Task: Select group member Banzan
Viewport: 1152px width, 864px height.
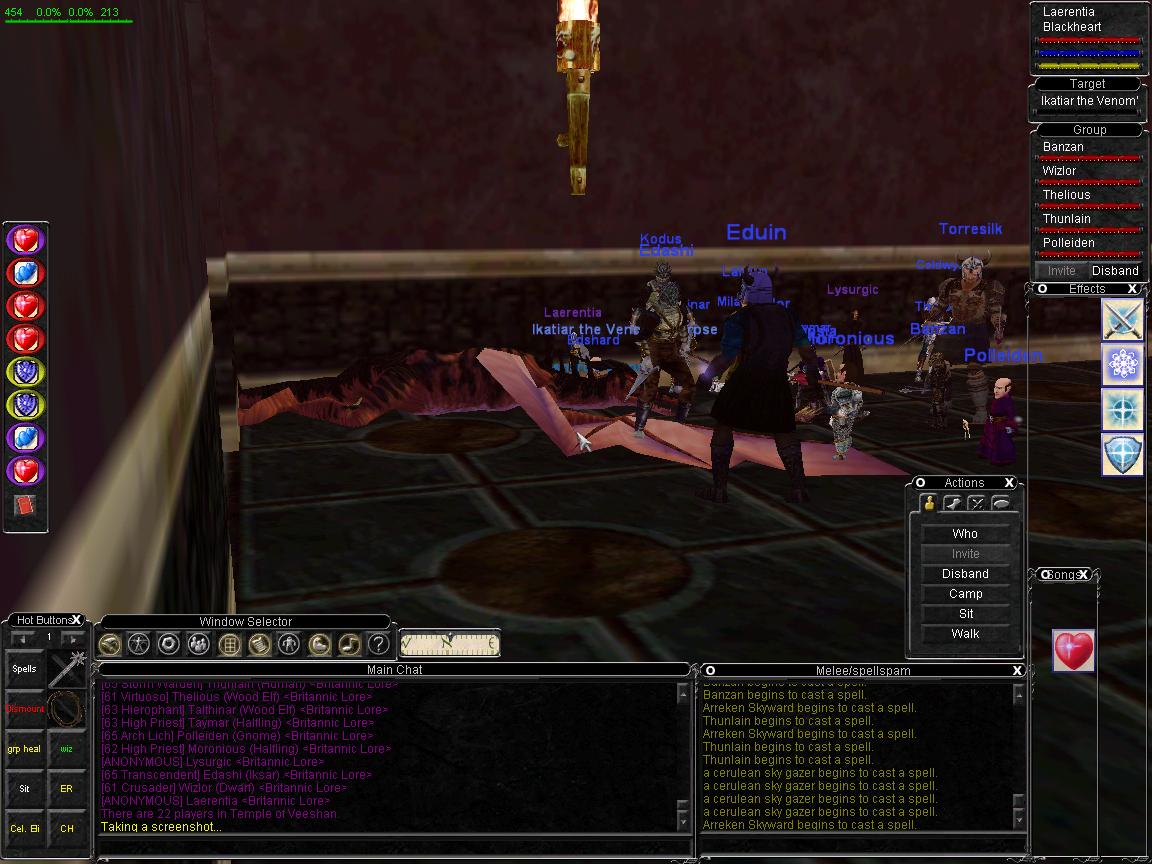Action: coord(1063,147)
